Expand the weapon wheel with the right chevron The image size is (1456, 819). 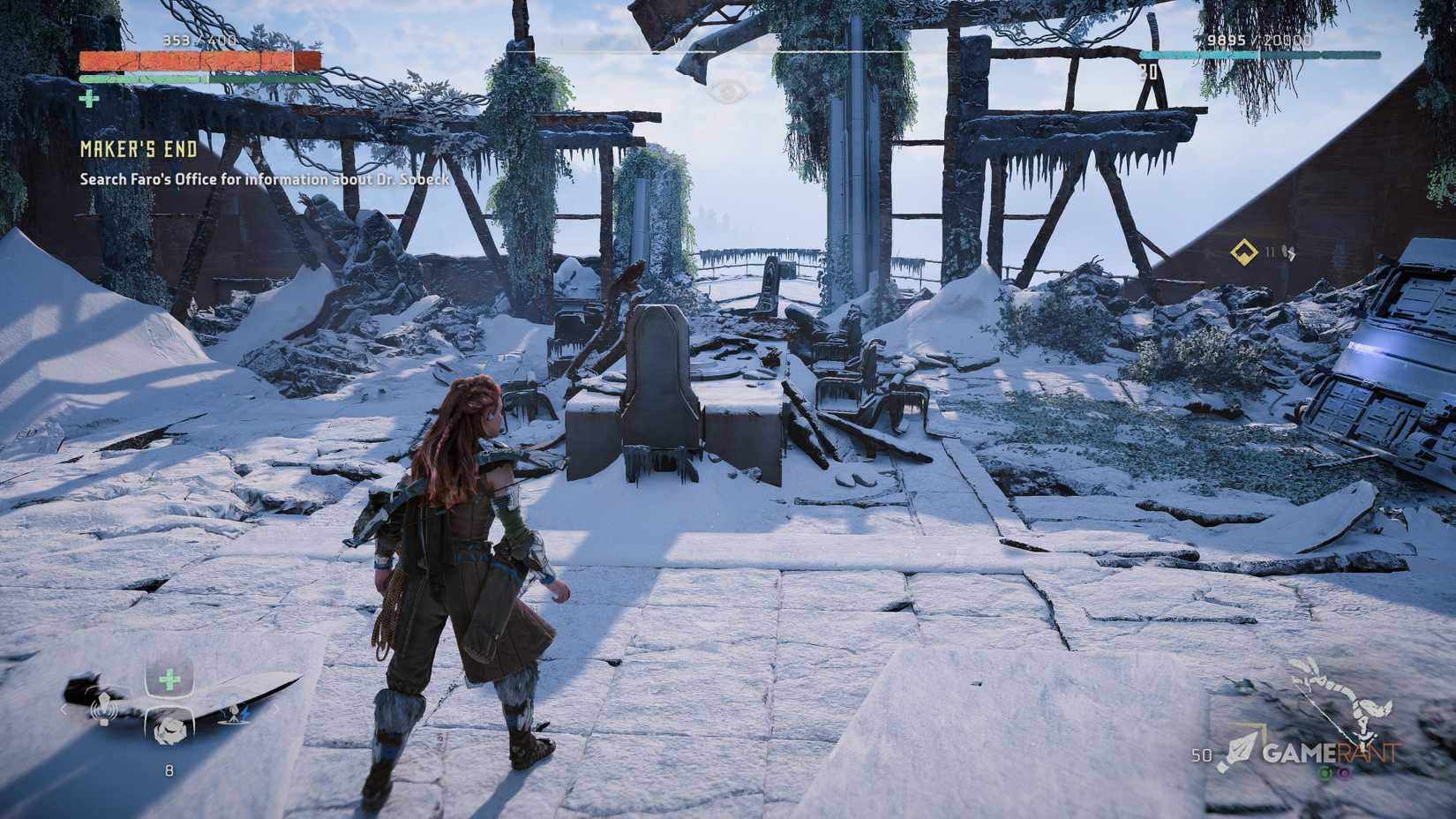click(276, 709)
